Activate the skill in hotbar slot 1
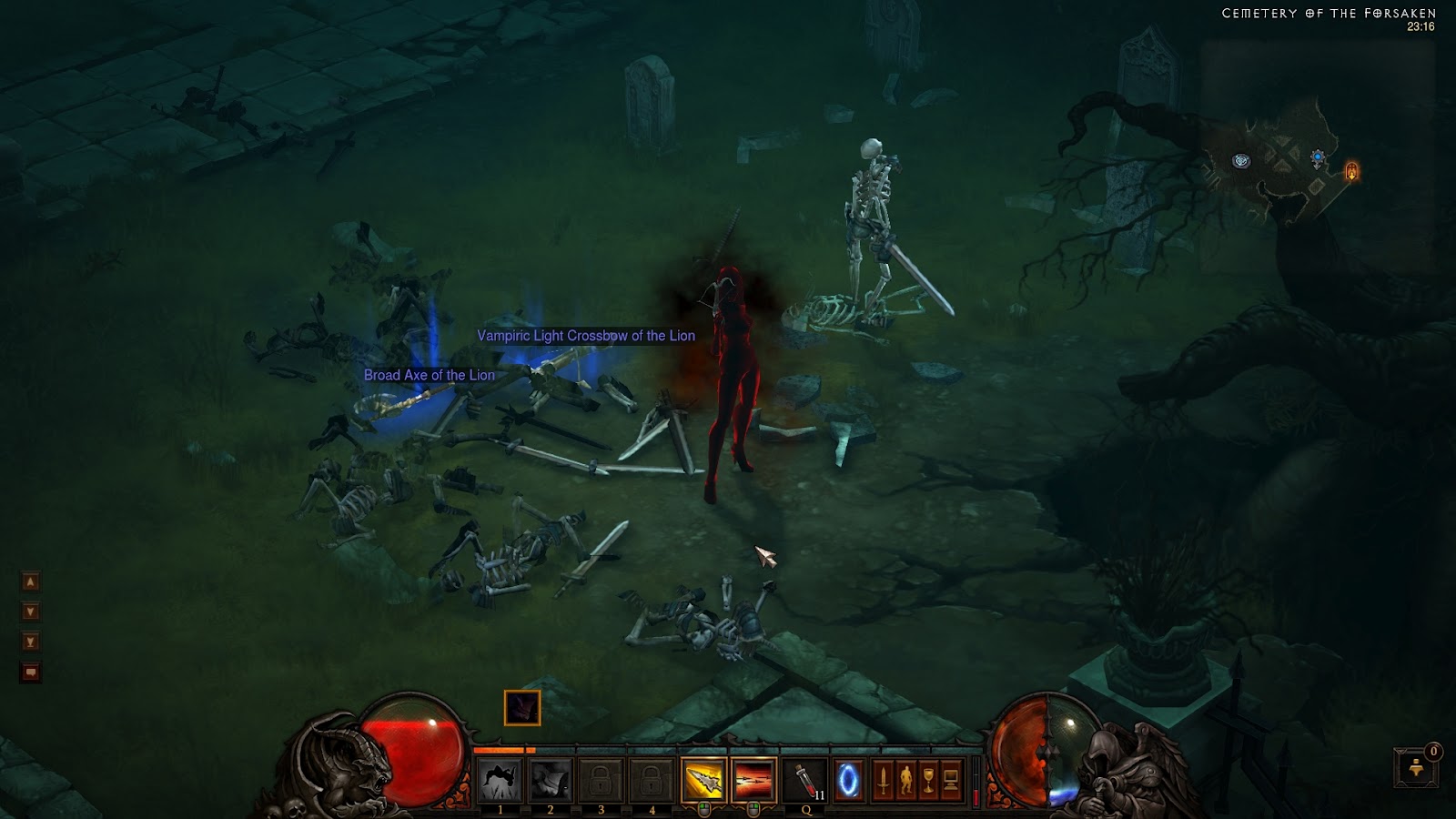Viewport: 1456px width, 819px height. click(x=500, y=778)
